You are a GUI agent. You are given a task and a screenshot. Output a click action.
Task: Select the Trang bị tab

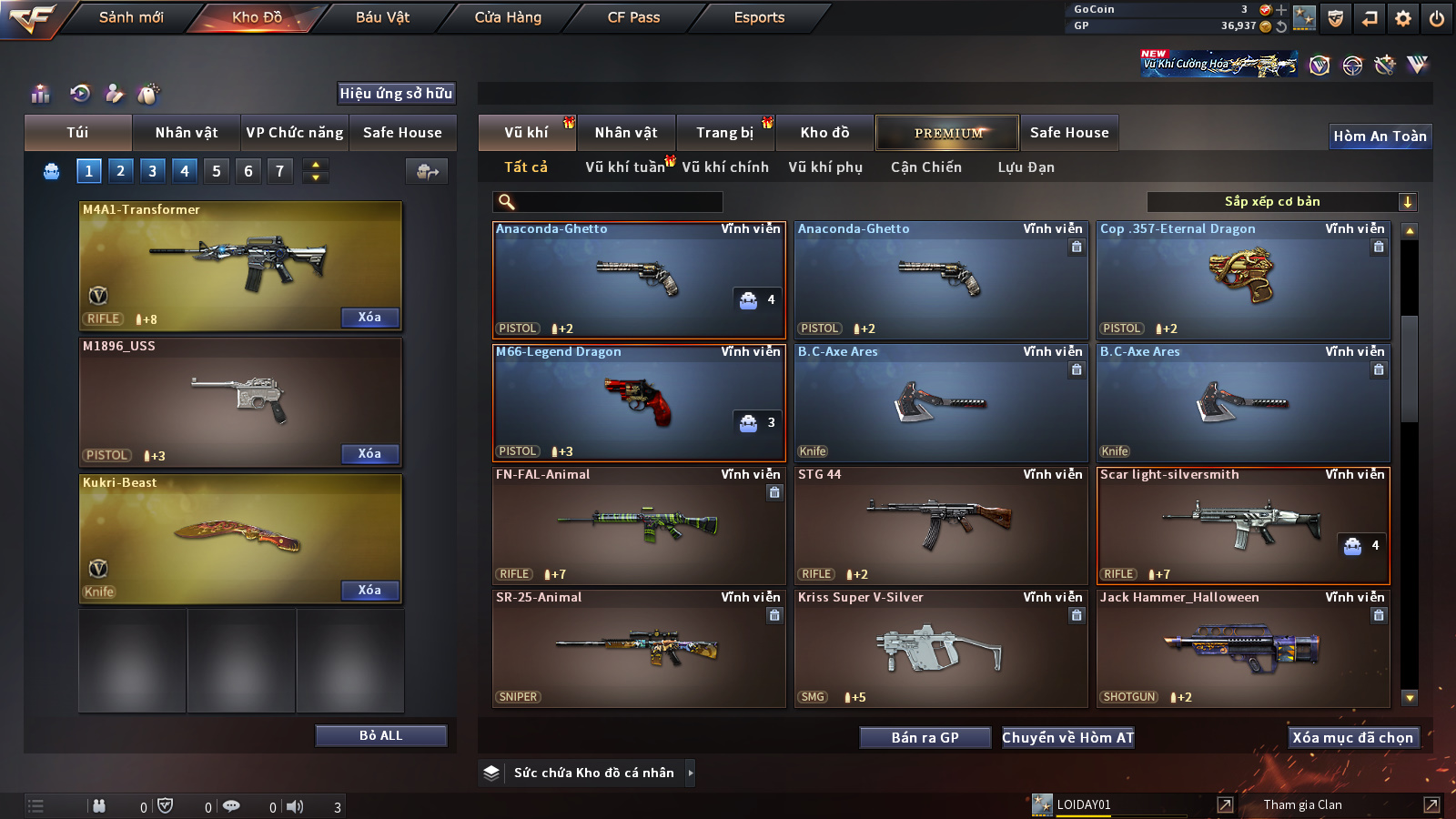click(x=724, y=133)
